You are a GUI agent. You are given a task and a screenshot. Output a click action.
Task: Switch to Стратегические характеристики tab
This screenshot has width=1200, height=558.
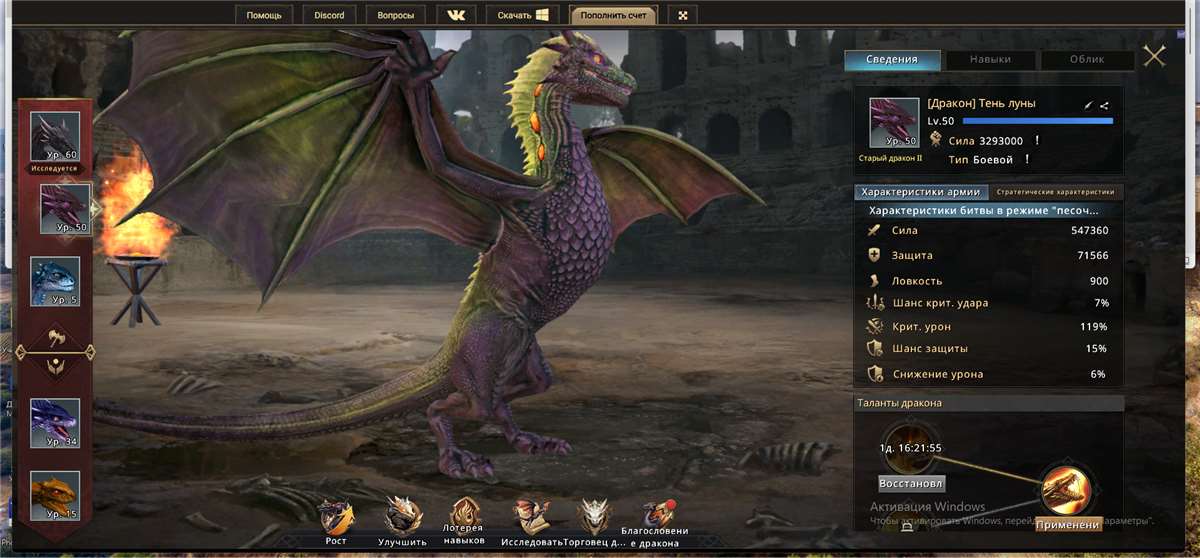coord(1057,192)
